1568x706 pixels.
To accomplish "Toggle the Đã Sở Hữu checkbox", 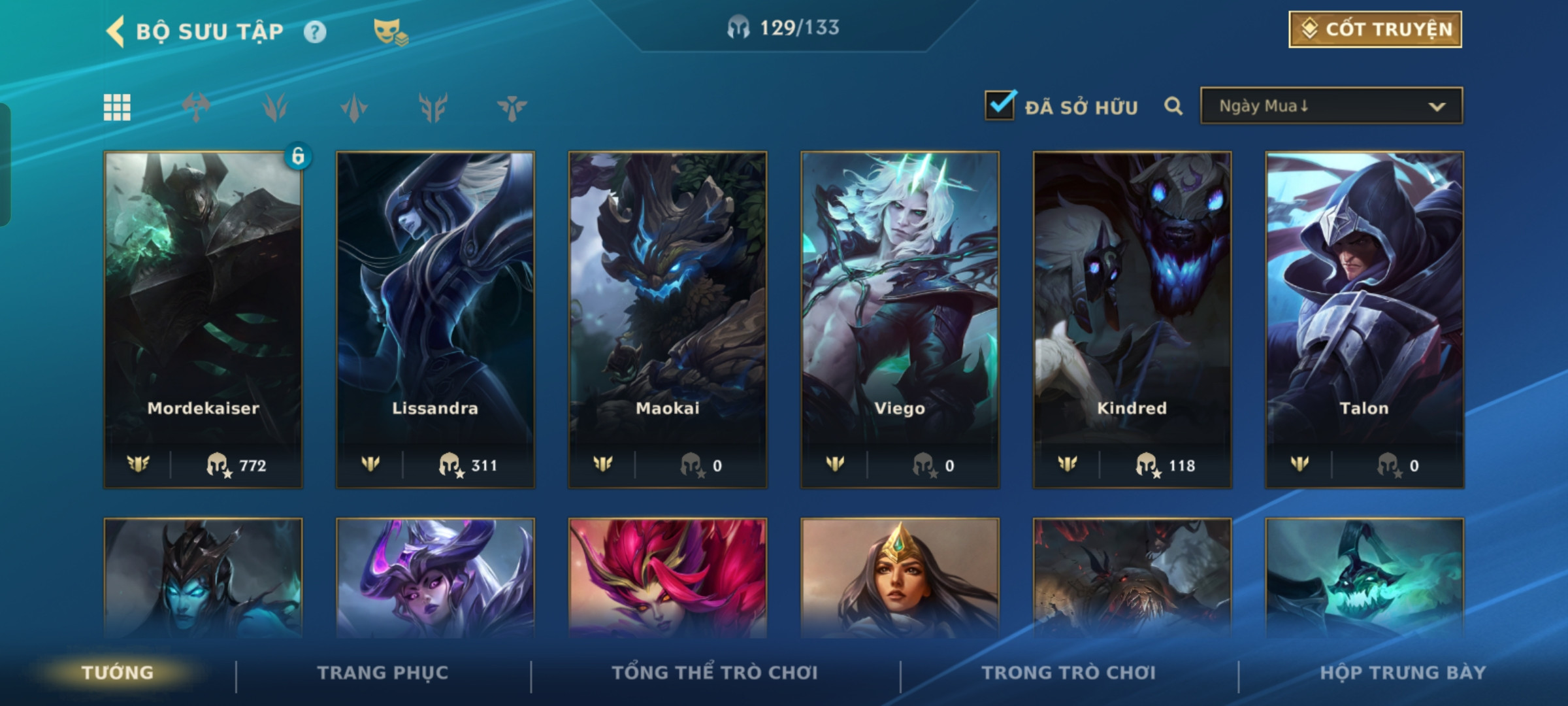I will [x=1000, y=106].
